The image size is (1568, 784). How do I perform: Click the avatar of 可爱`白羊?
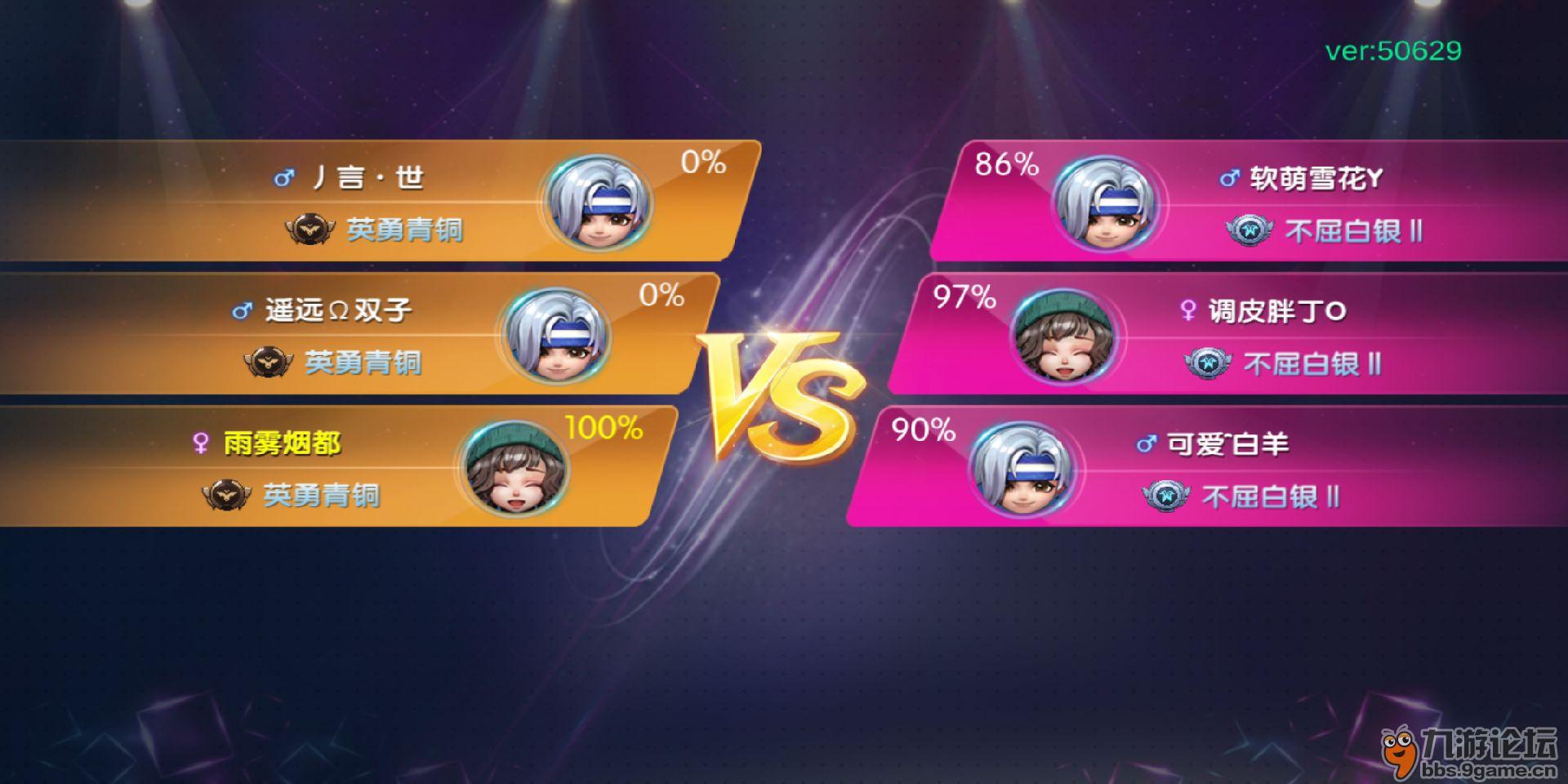pos(1022,469)
